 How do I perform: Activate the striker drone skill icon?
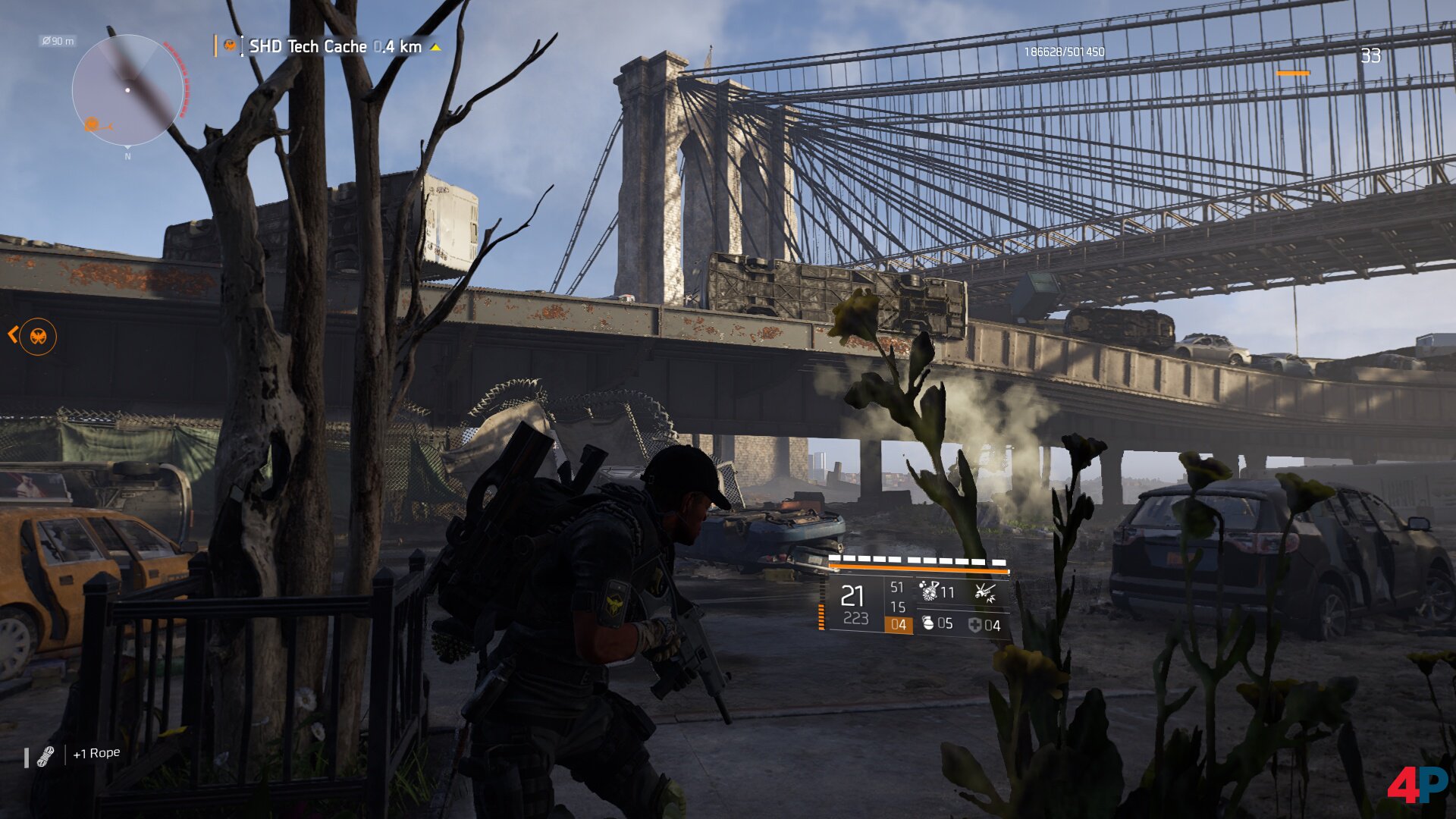point(984,592)
